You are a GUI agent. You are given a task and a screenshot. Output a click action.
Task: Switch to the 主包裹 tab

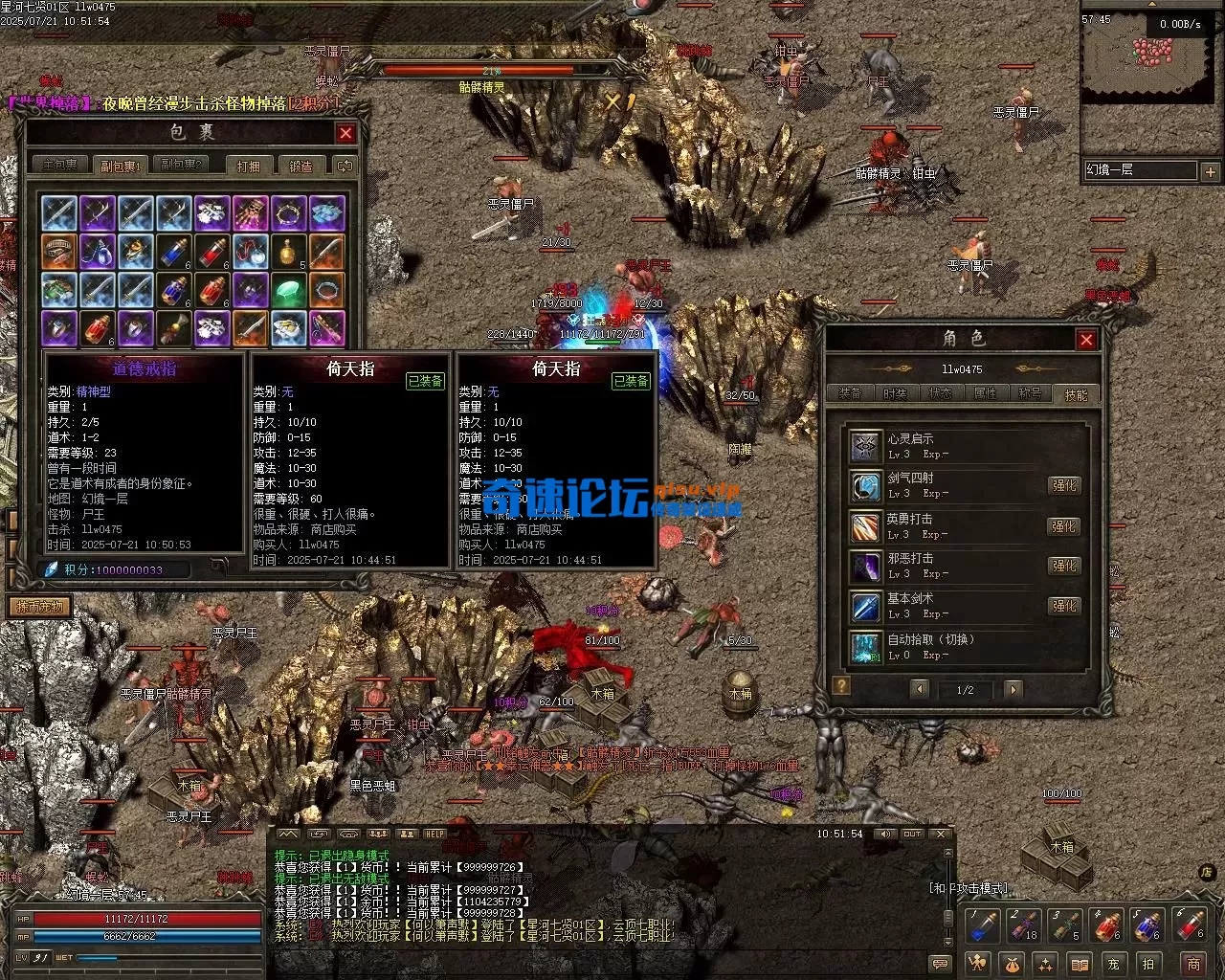tap(59, 166)
